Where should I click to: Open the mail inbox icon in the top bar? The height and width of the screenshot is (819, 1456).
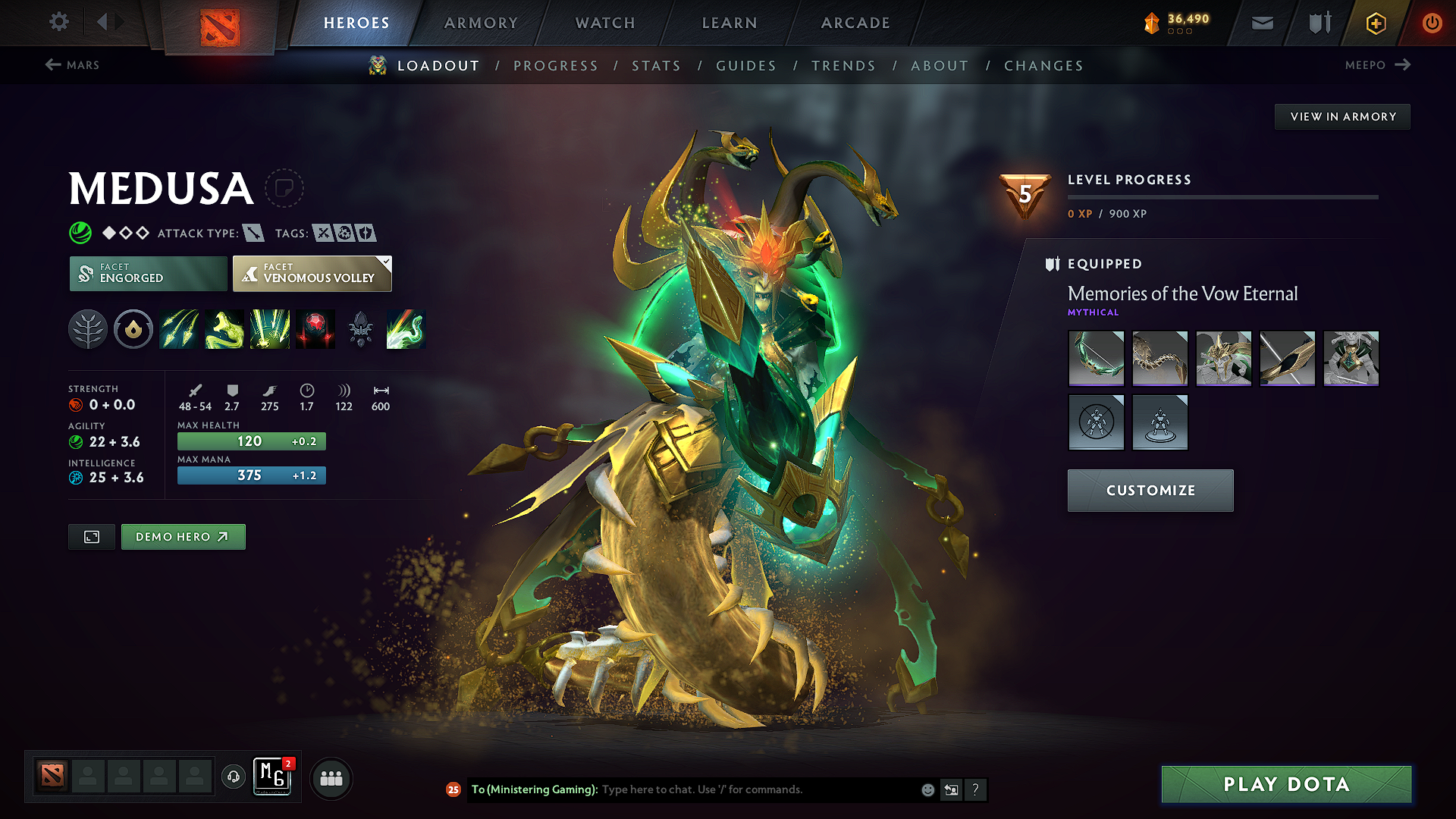click(x=1262, y=23)
